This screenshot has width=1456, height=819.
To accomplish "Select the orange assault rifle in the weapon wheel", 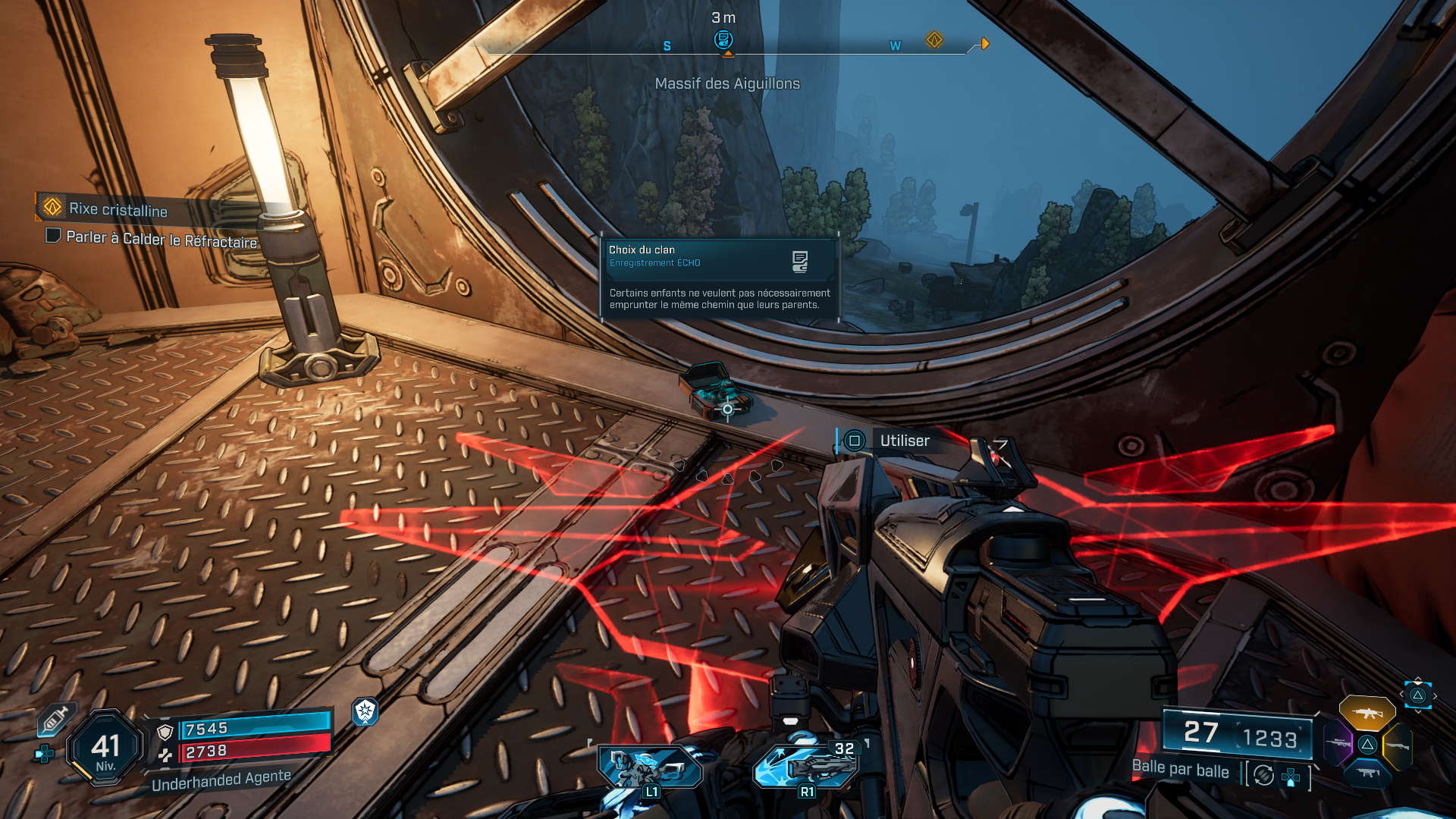I will [1367, 712].
